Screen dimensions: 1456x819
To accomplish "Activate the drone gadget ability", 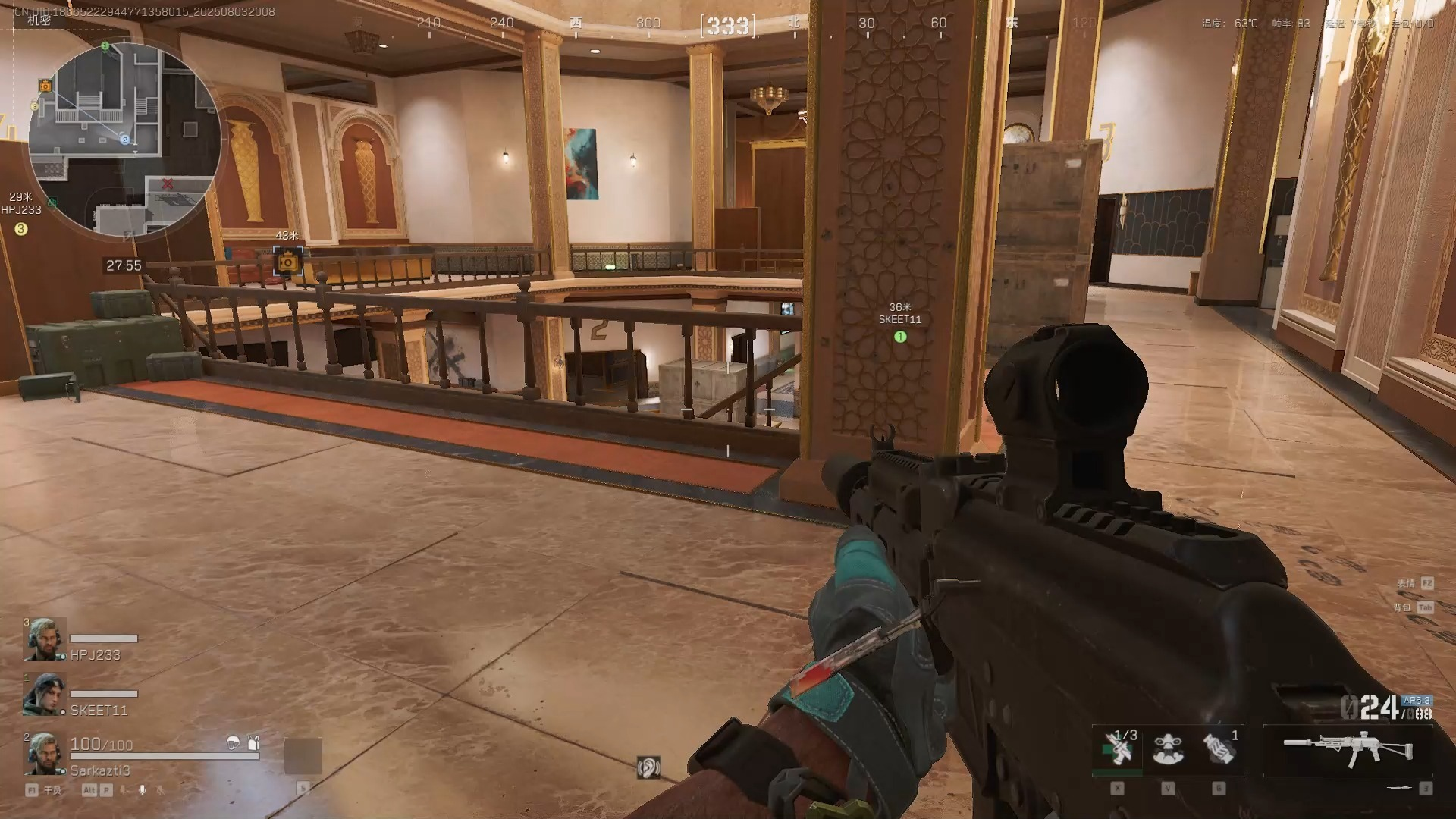I will pos(1168,749).
